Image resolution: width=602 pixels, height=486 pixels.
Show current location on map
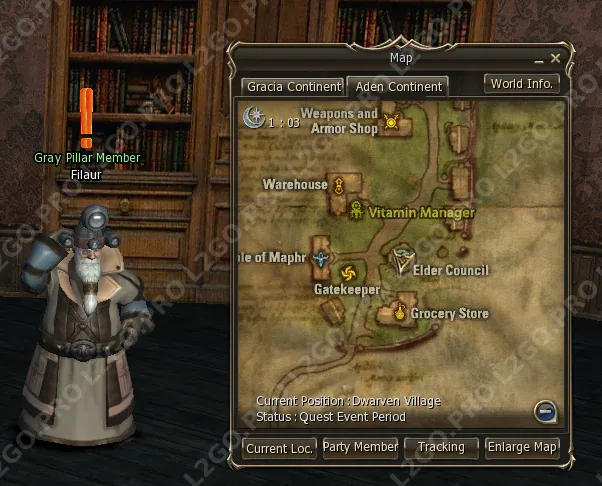pos(280,447)
